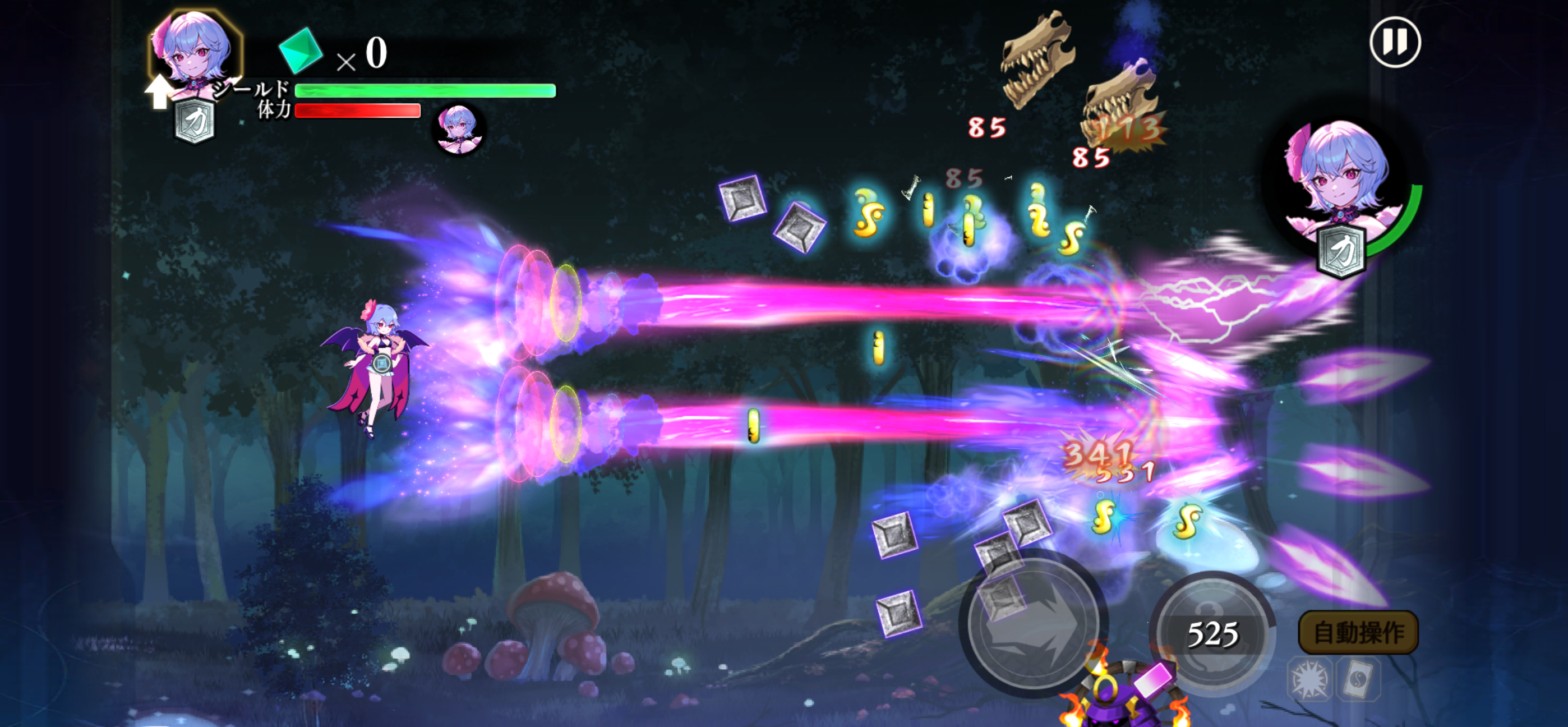1568x727 pixels.
Task: Tap the small round Remilia portrait
Action: tap(459, 128)
